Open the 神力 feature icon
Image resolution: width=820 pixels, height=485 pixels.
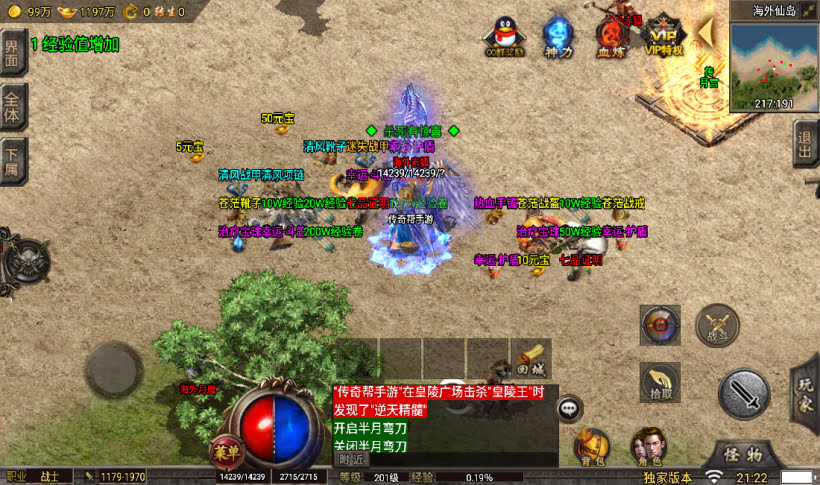pos(558,36)
